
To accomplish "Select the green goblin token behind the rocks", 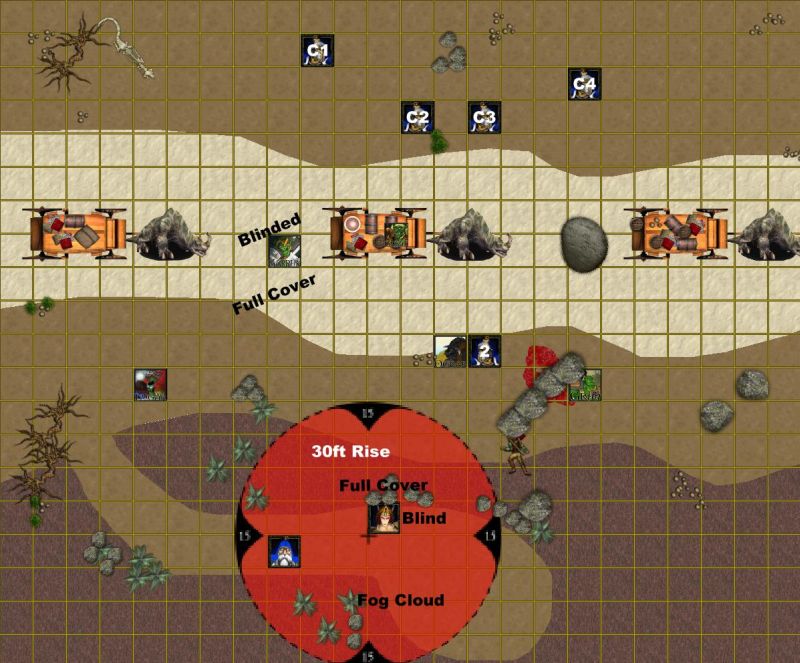I will coord(585,385).
